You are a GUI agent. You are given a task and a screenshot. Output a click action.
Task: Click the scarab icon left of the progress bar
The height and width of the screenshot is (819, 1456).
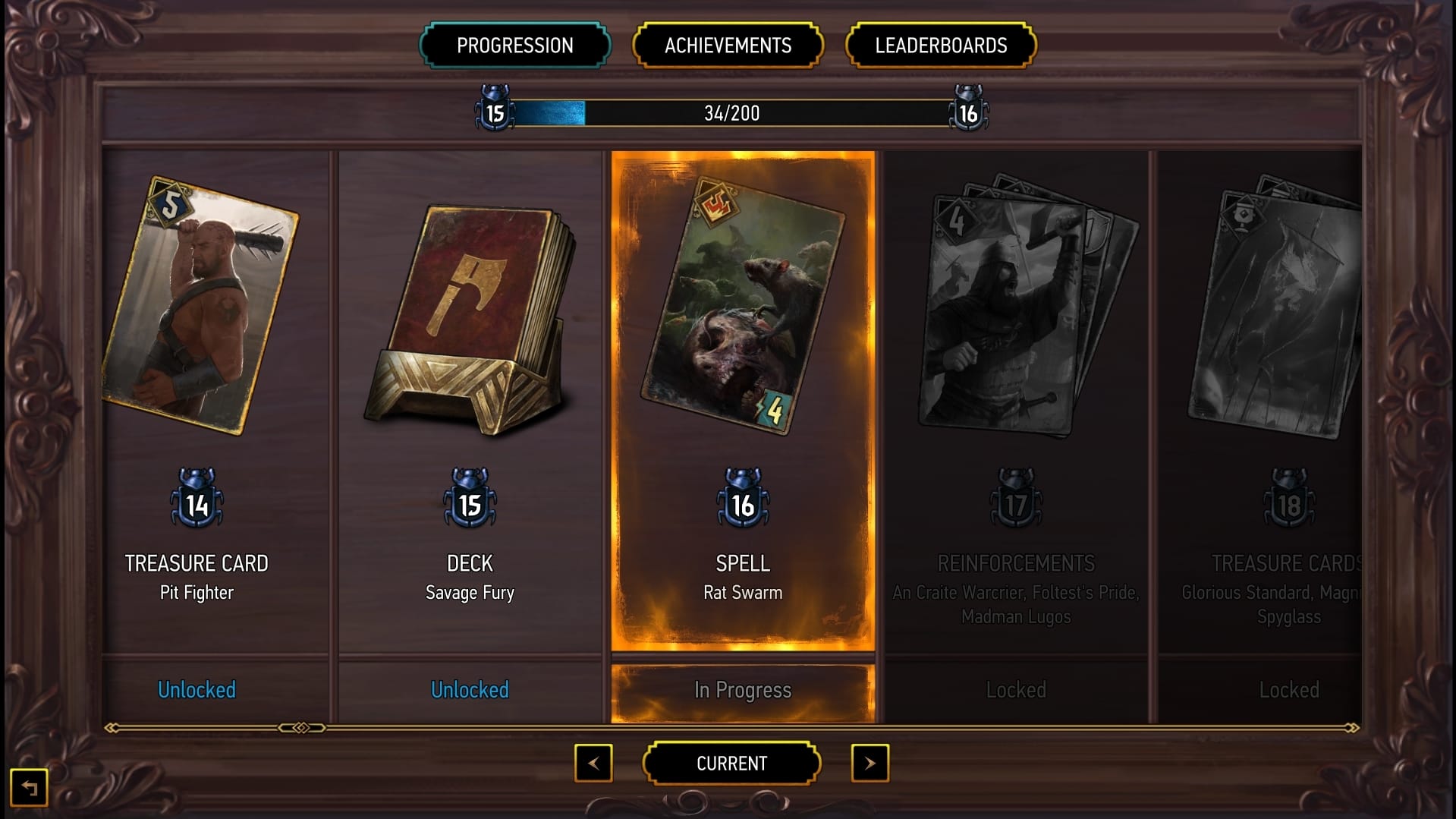[494, 111]
